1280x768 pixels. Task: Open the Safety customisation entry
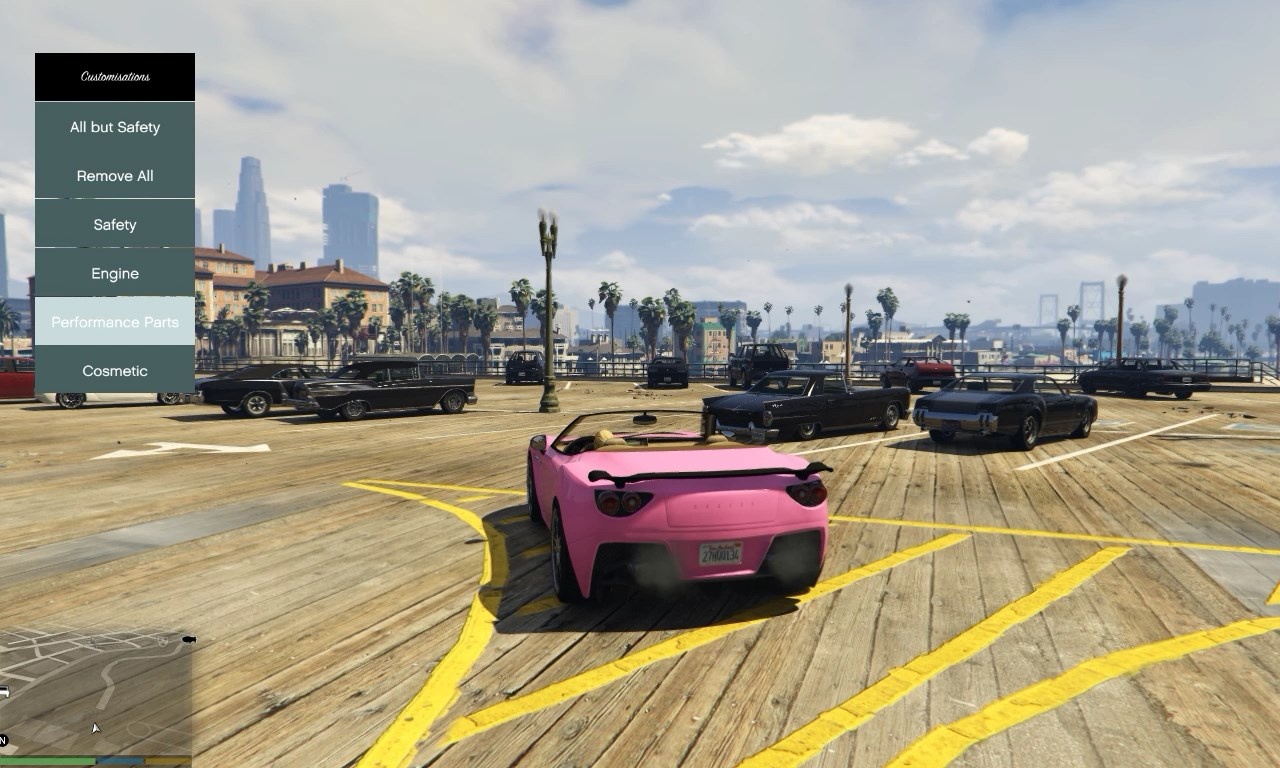115,225
